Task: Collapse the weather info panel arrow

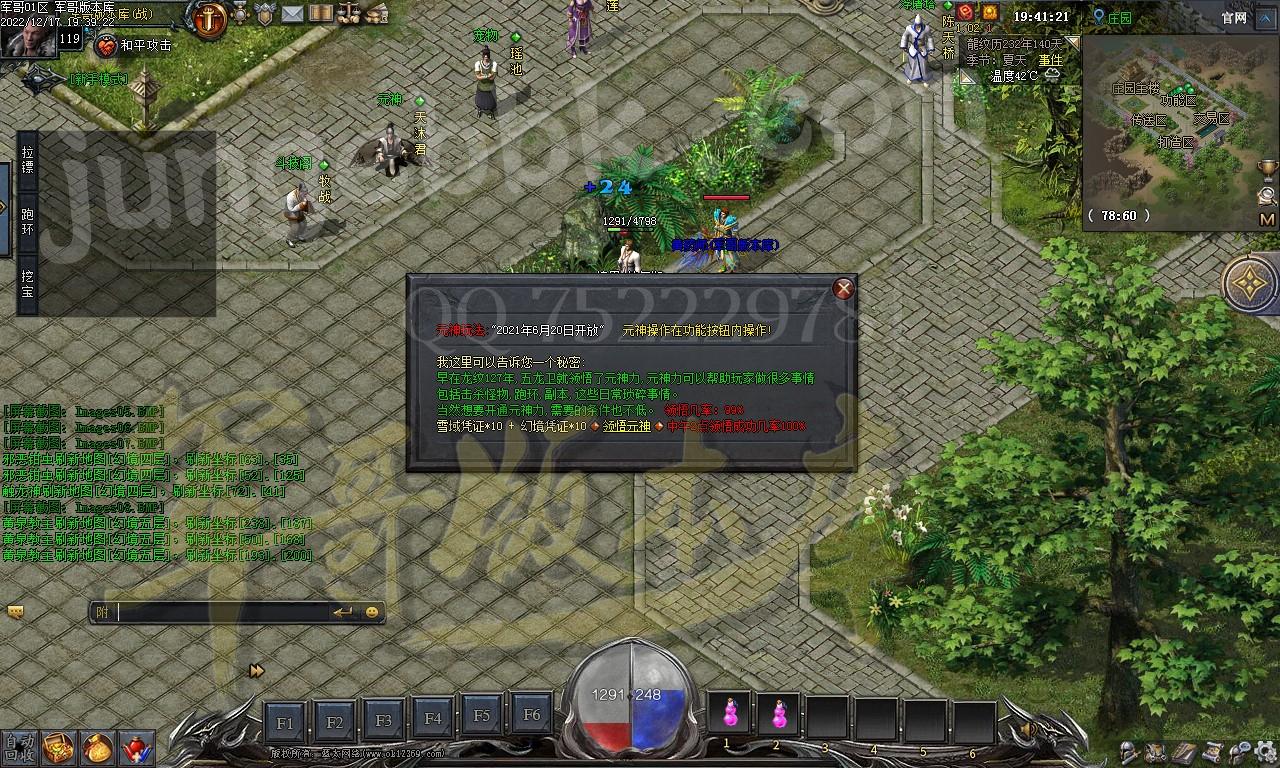Action: [x=1070, y=45]
